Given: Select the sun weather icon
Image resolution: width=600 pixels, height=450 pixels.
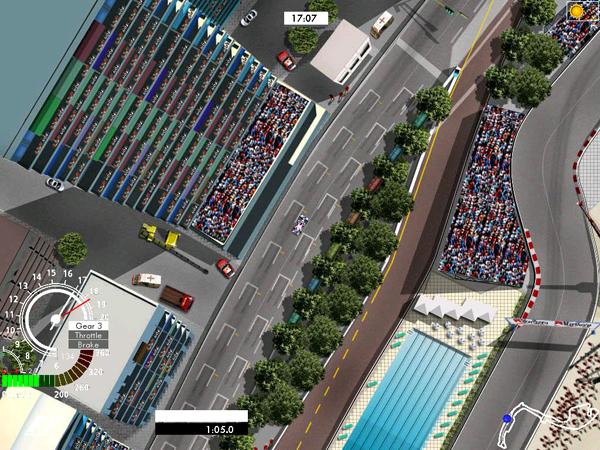Looking at the screenshot, I should click(578, 11).
